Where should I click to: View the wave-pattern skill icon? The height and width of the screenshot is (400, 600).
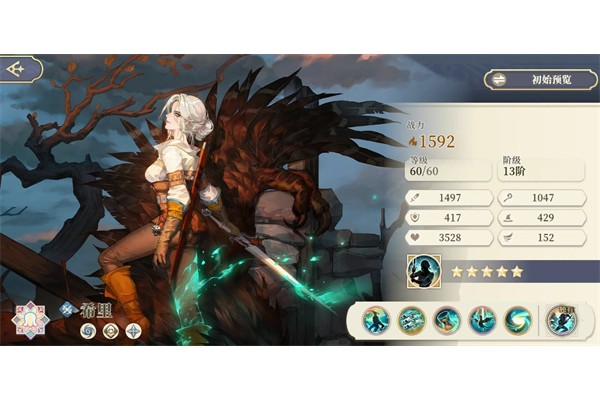click(412, 320)
